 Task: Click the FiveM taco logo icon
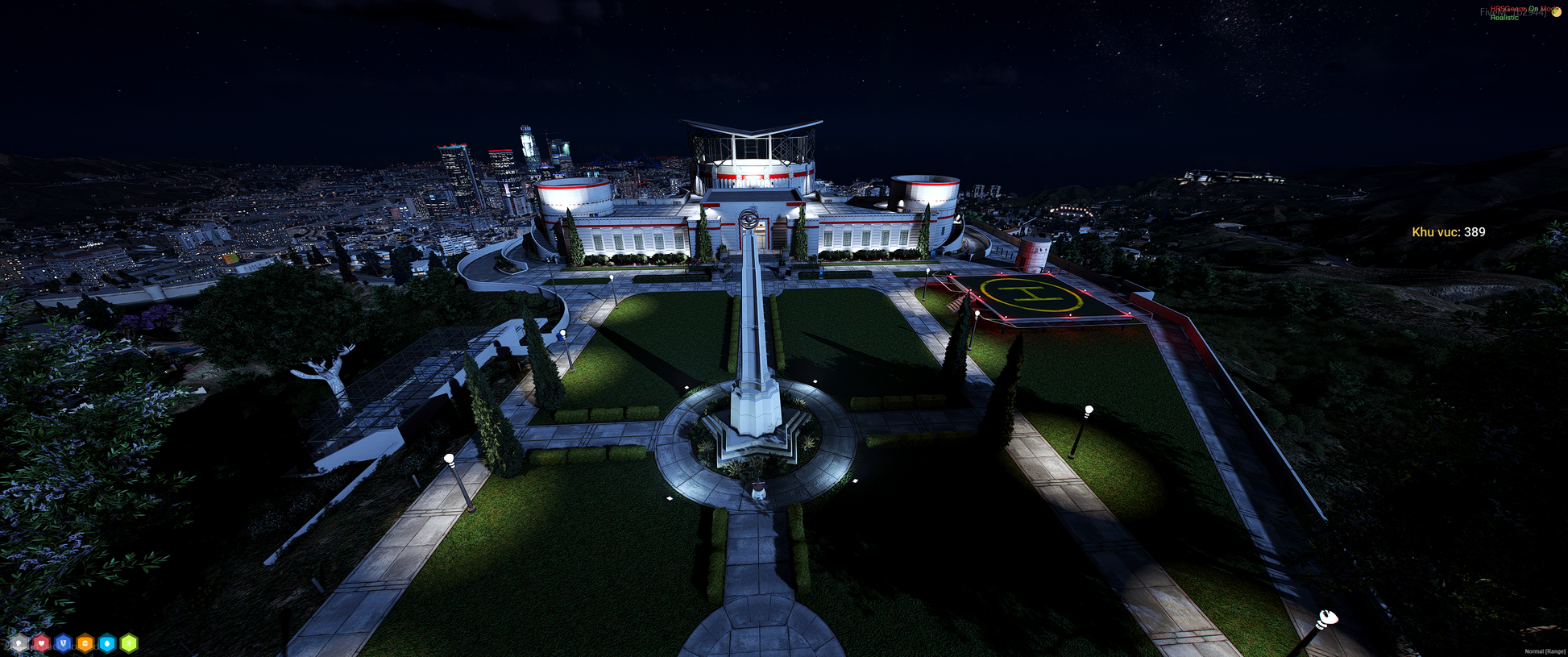(x=1557, y=12)
